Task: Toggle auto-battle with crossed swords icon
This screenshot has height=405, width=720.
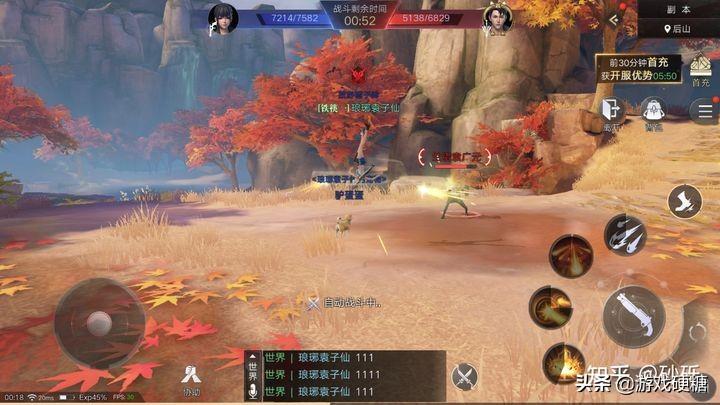Action: pos(464,376)
